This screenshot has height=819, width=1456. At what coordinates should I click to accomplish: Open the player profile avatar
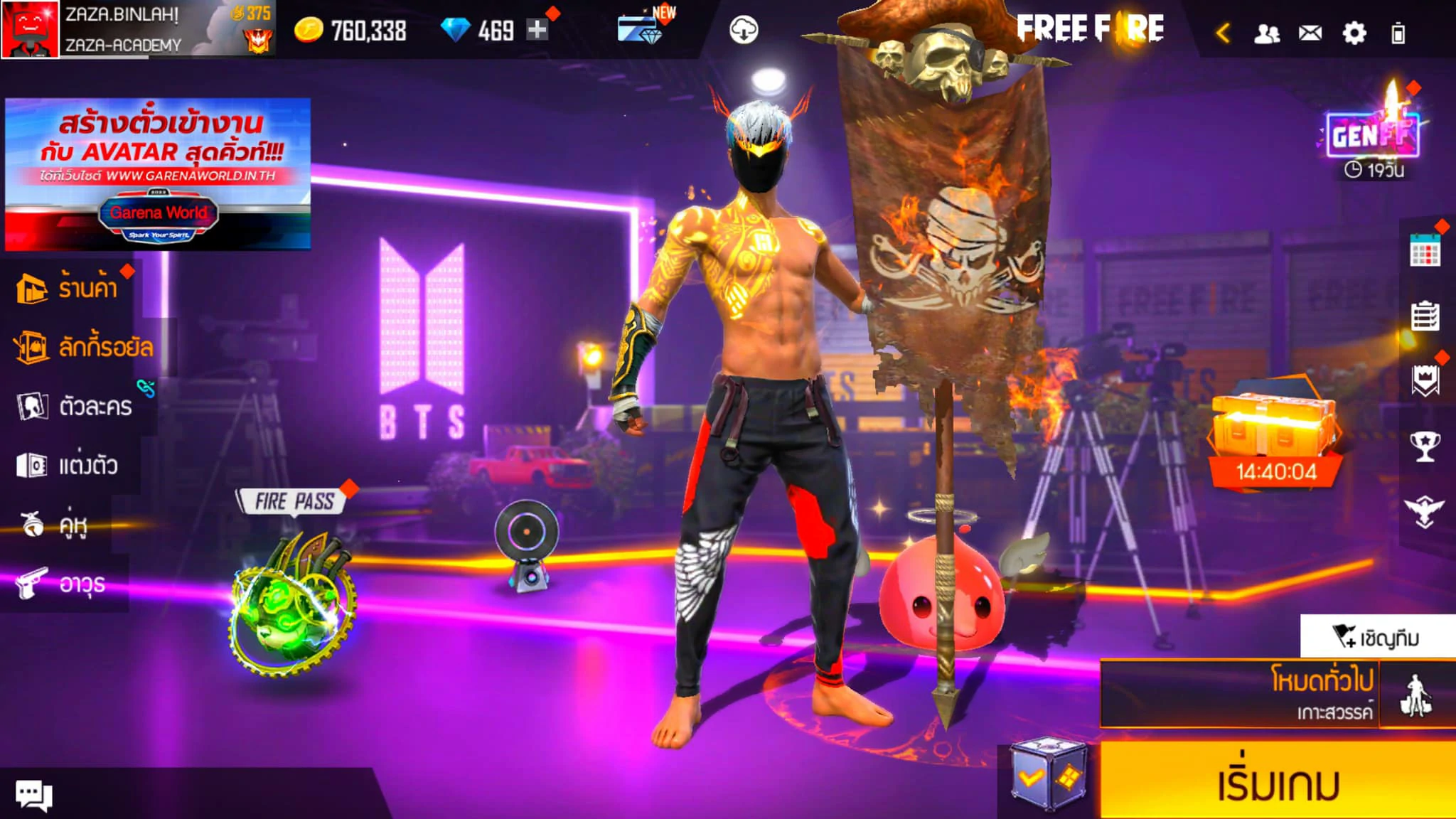point(30,30)
